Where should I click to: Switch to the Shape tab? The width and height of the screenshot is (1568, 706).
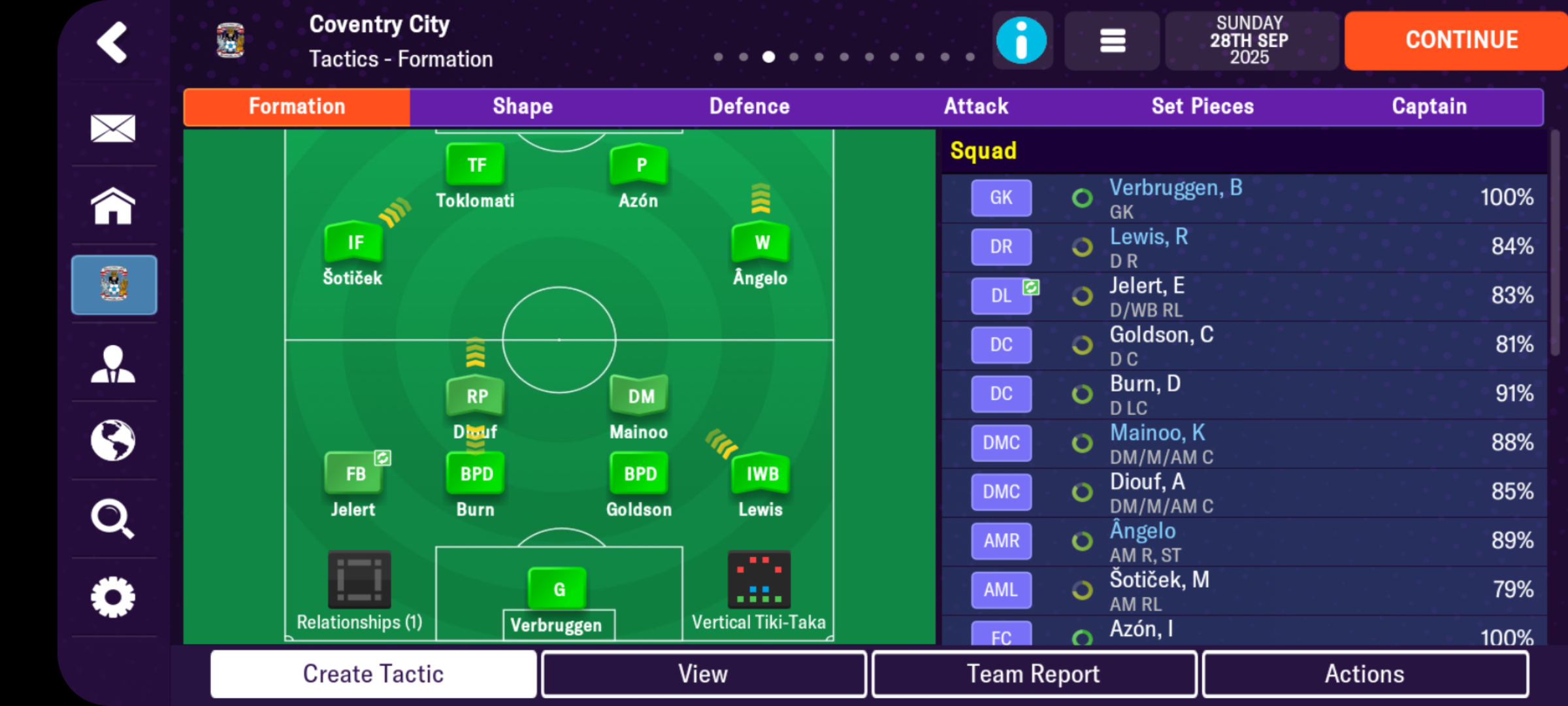523,106
